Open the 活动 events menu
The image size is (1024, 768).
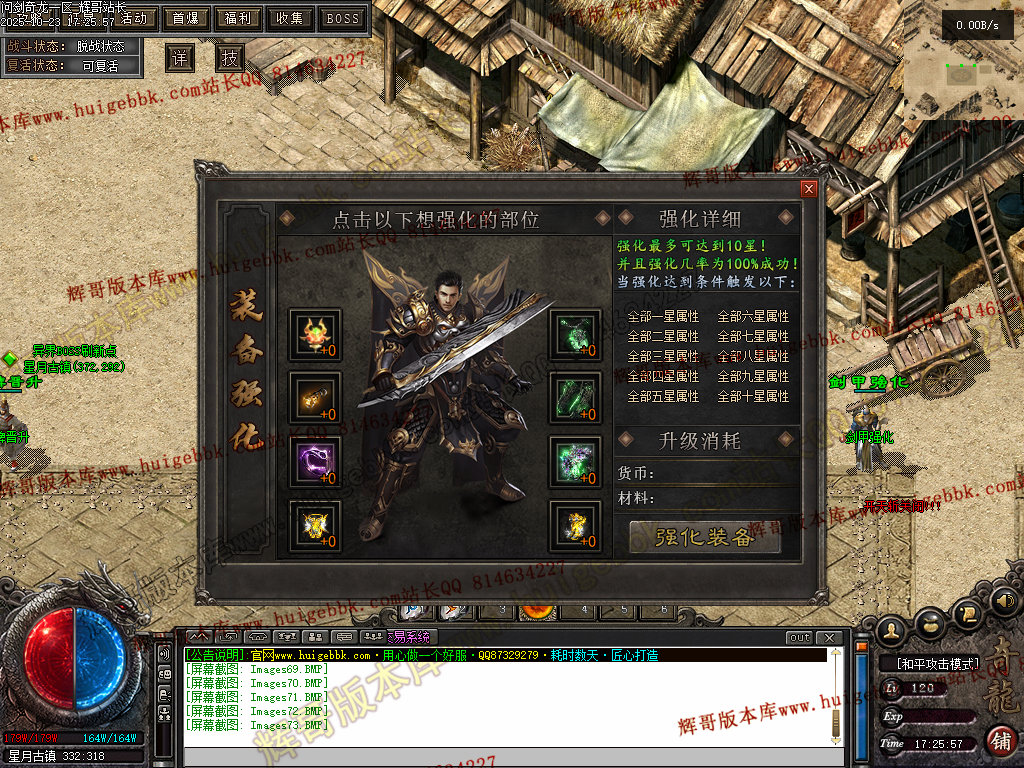[133, 18]
